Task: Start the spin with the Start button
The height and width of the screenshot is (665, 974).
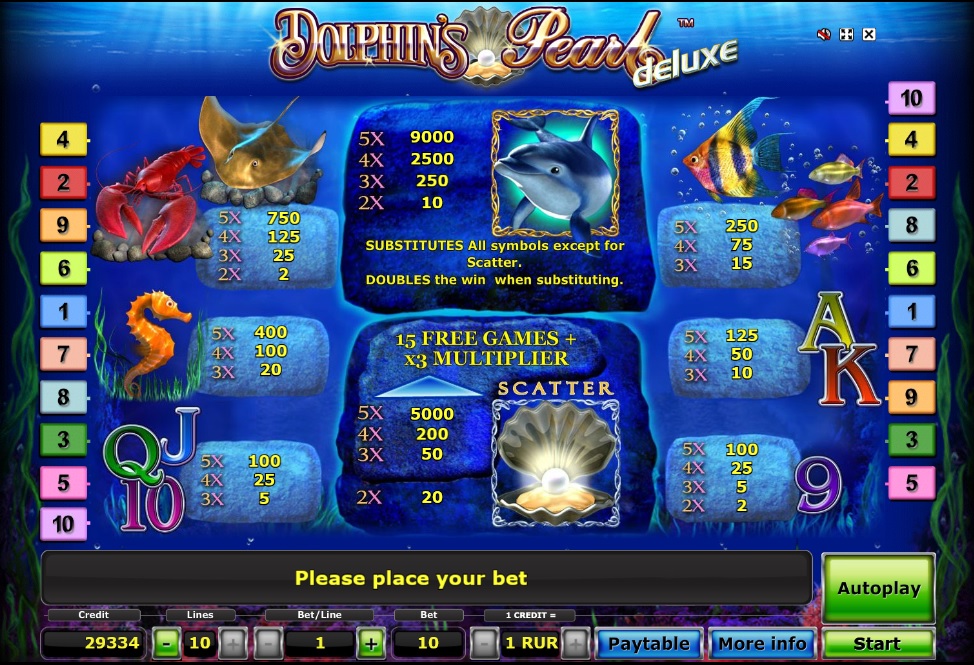Action: click(x=877, y=643)
